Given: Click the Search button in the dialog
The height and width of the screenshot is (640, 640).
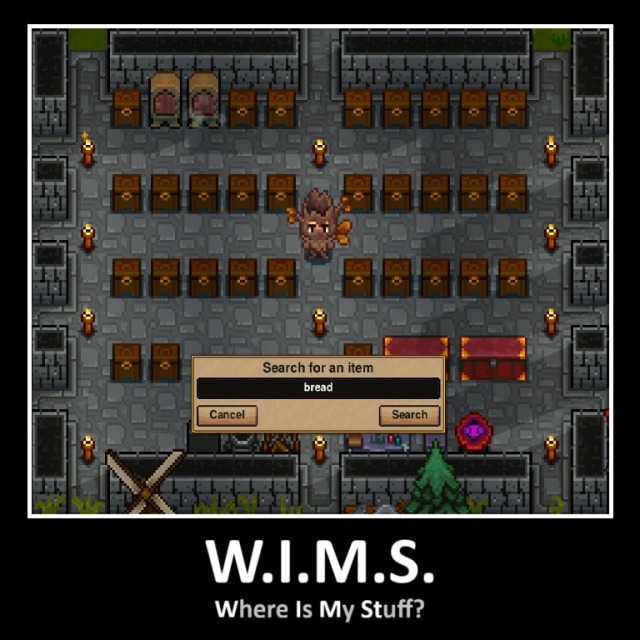Looking at the screenshot, I should [x=409, y=415].
